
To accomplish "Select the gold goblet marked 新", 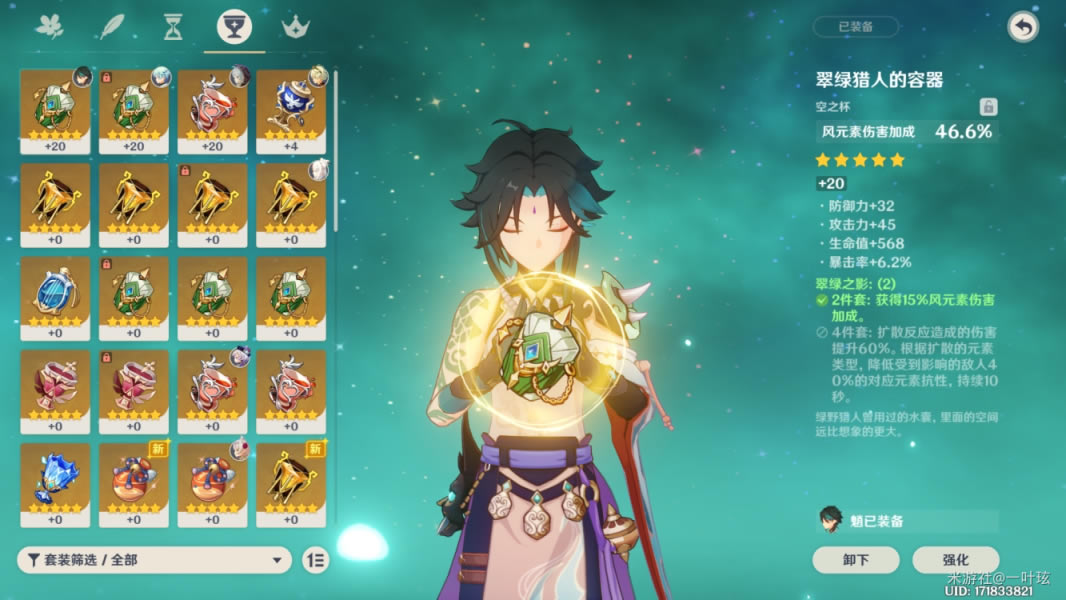I will [291, 485].
